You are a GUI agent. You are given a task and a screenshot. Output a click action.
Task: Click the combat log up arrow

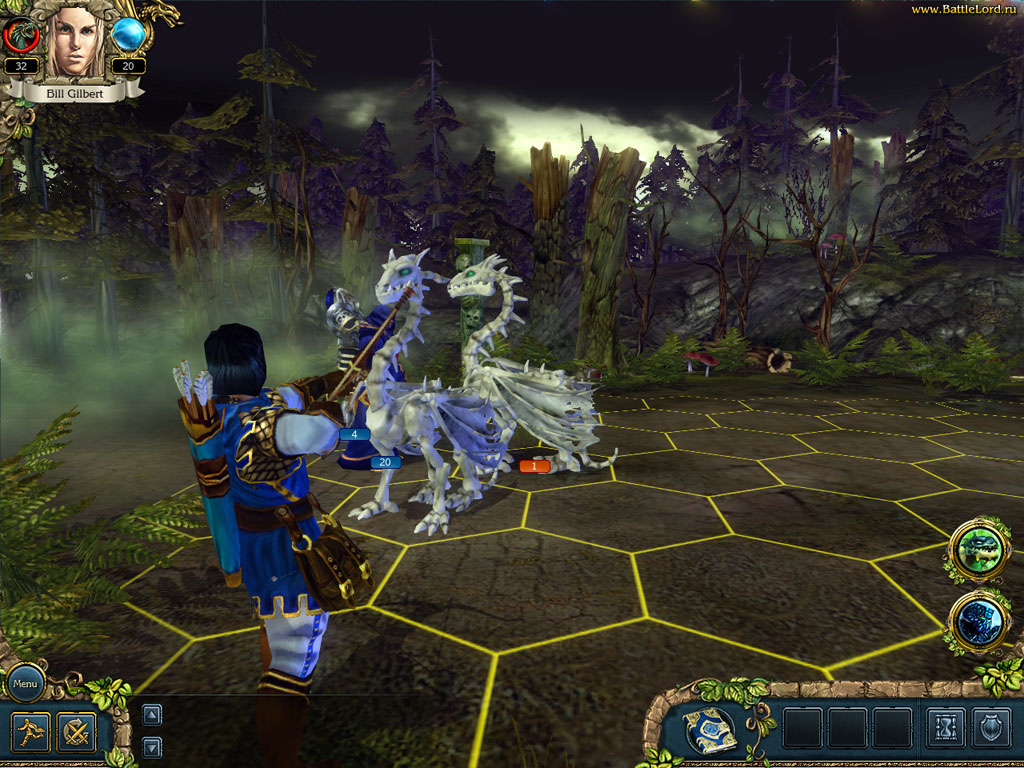[151, 714]
